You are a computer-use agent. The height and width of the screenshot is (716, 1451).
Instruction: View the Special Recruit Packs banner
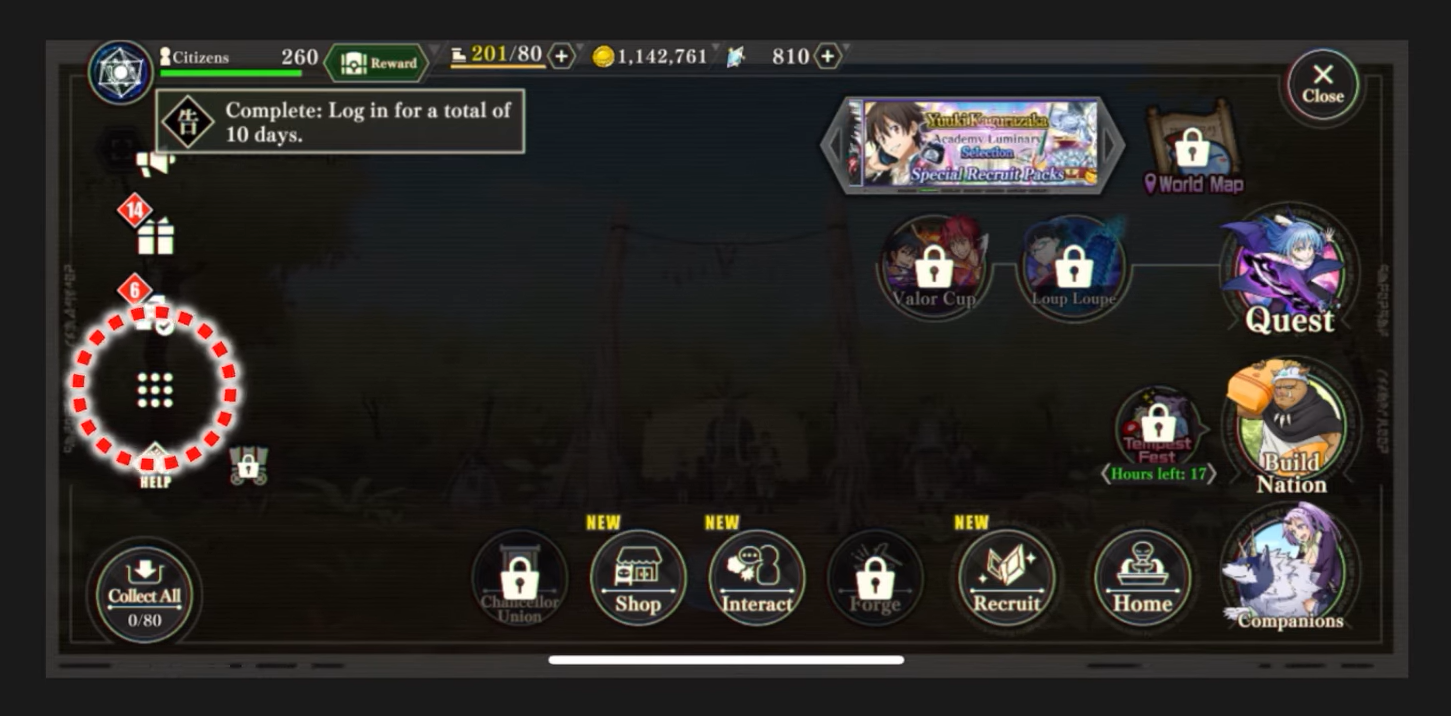[x=972, y=144]
